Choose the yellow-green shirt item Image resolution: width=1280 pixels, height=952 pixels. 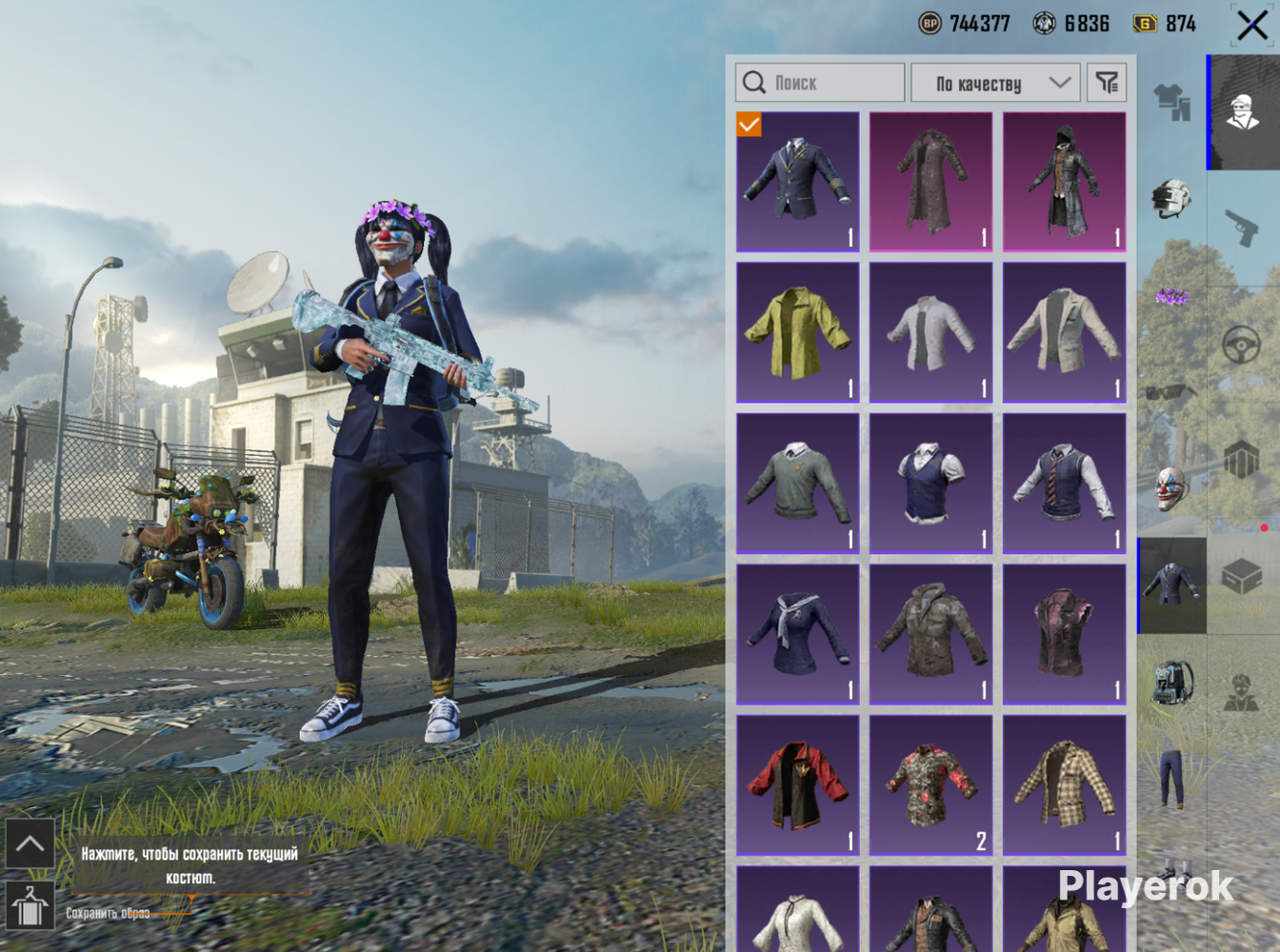tap(798, 332)
